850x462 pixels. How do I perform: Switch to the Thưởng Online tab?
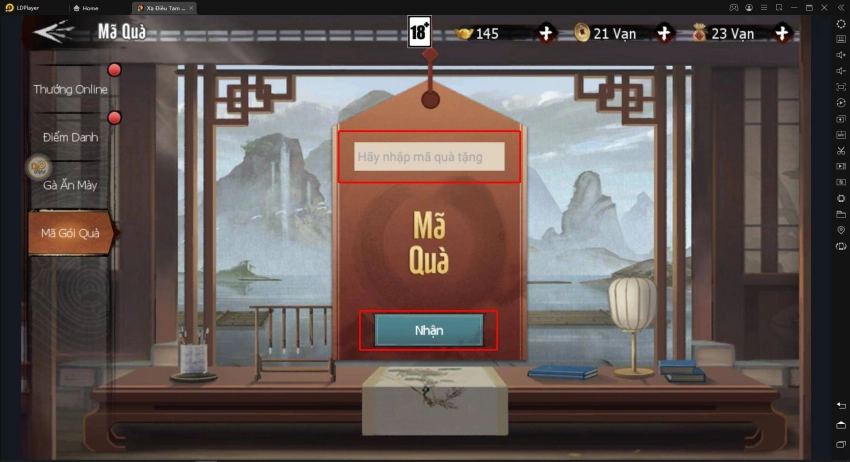[x=70, y=89]
